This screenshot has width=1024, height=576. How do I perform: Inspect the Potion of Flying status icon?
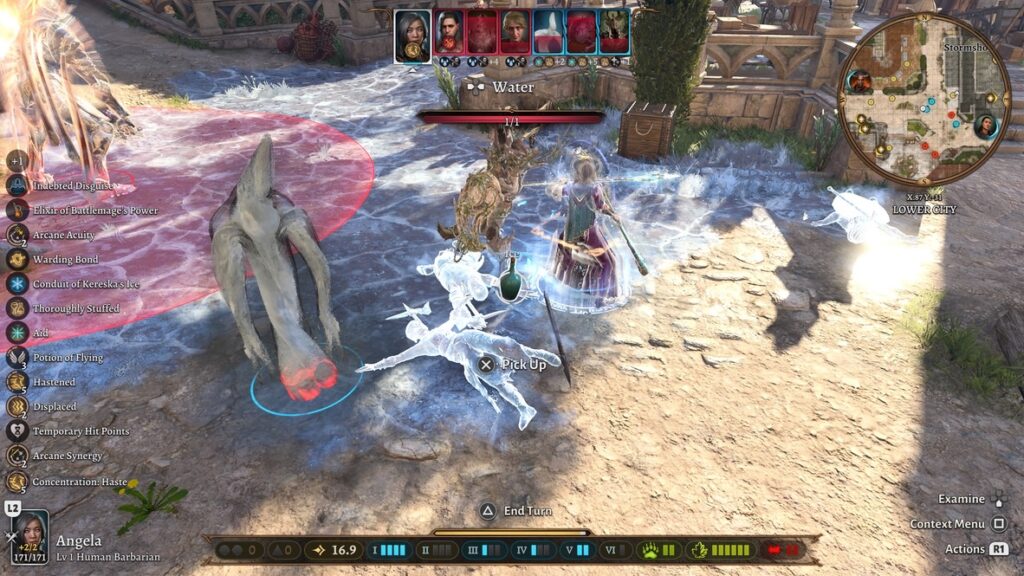(17, 357)
